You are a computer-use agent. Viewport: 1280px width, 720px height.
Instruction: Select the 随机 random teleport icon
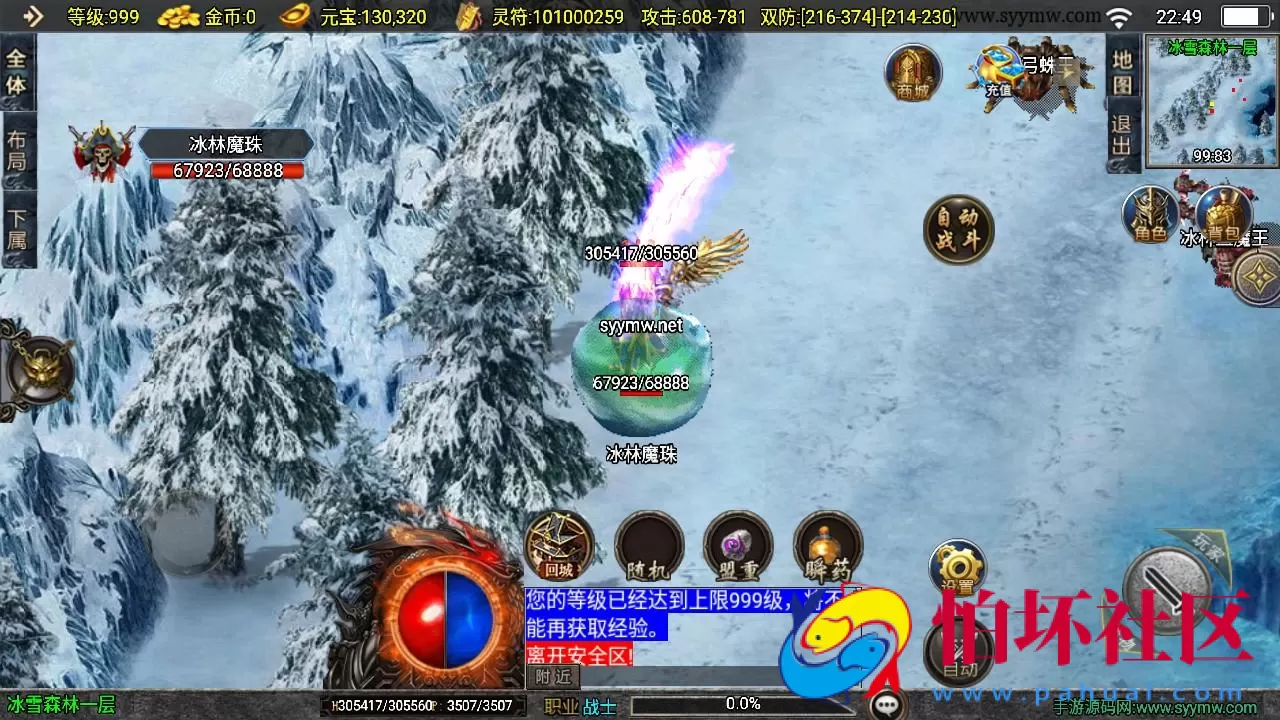click(648, 548)
